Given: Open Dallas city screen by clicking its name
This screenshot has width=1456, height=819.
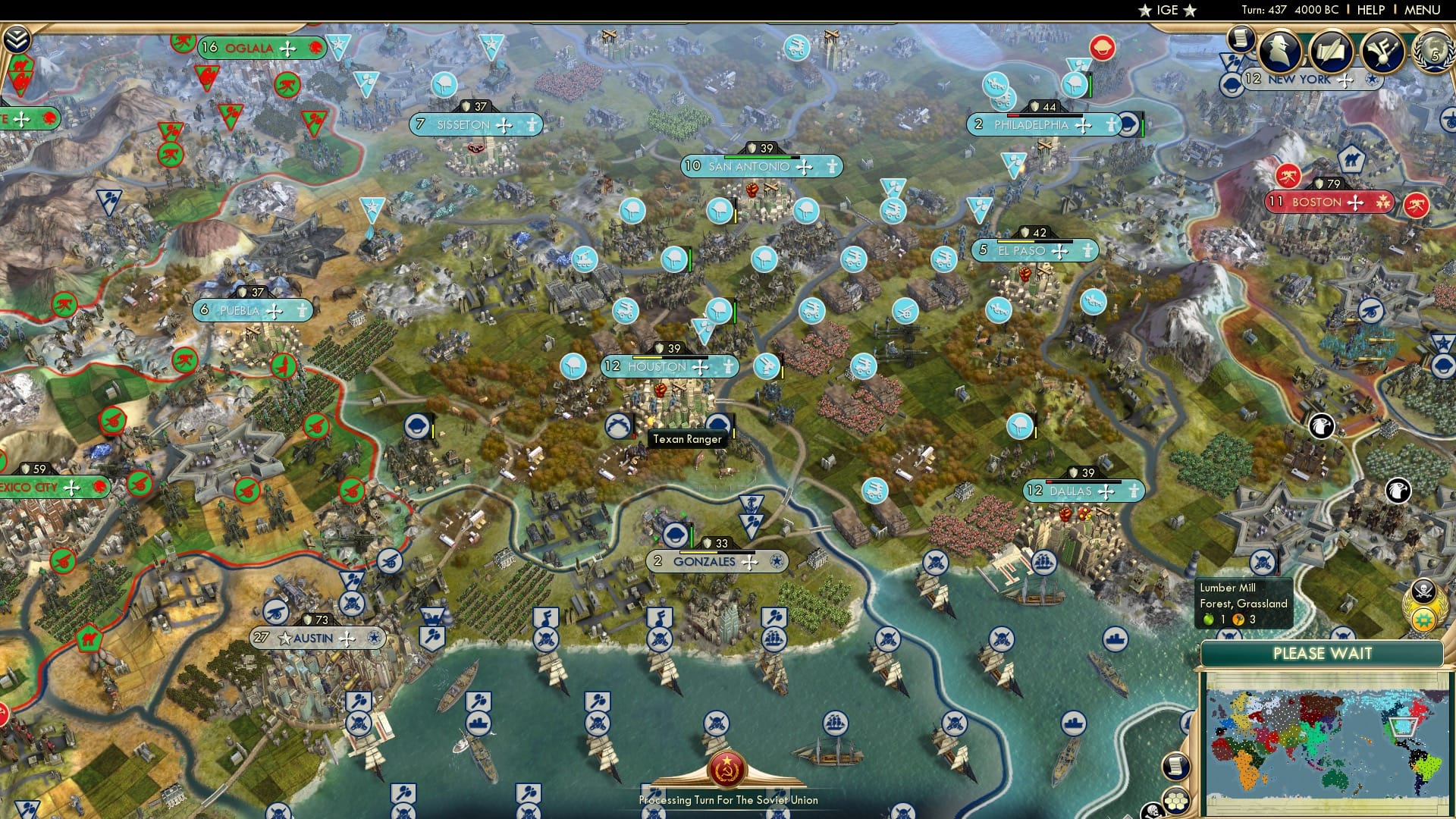Looking at the screenshot, I should (1072, 491).
